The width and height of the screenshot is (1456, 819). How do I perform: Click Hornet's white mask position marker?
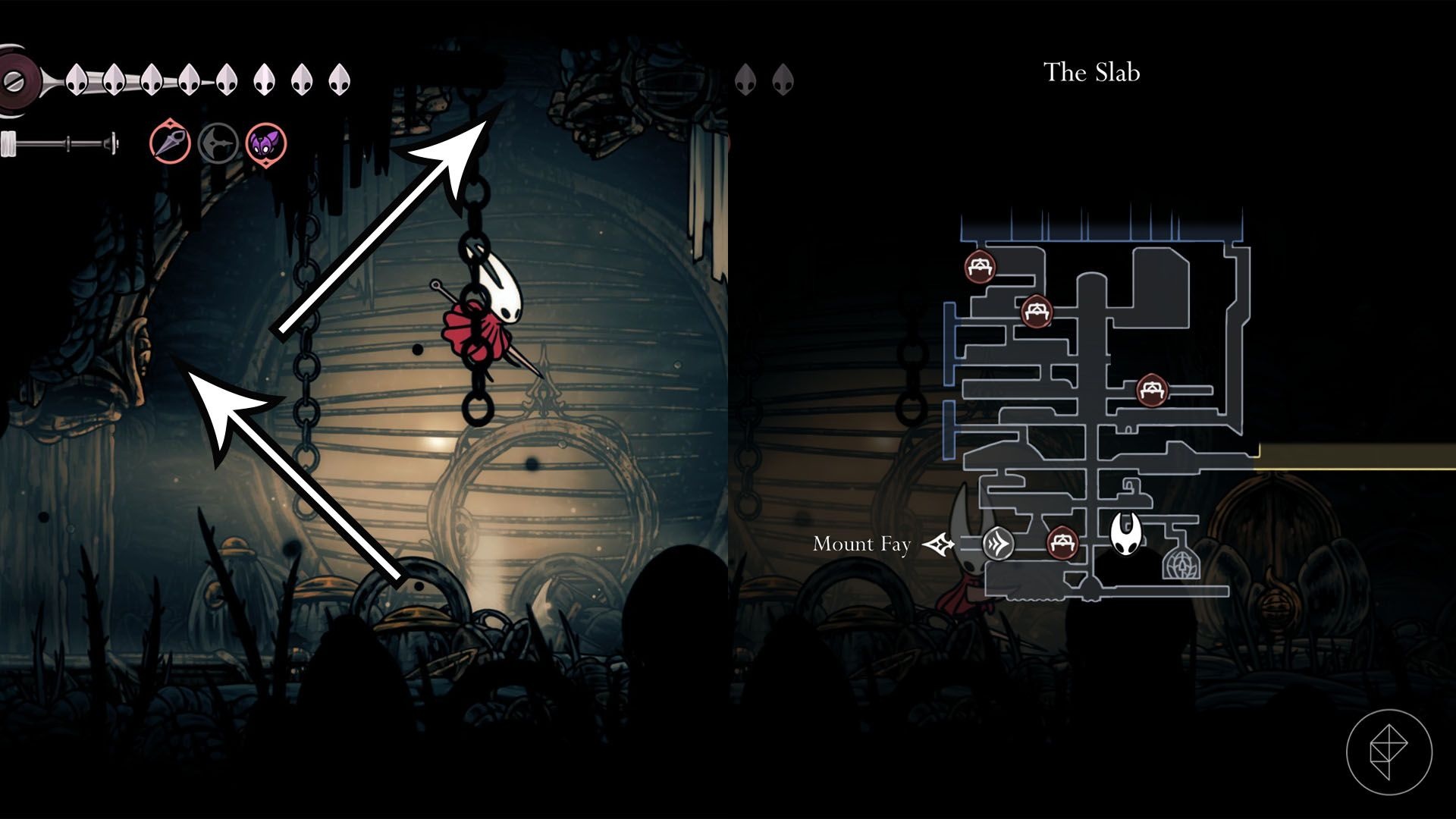click(x=1127, y=532)
